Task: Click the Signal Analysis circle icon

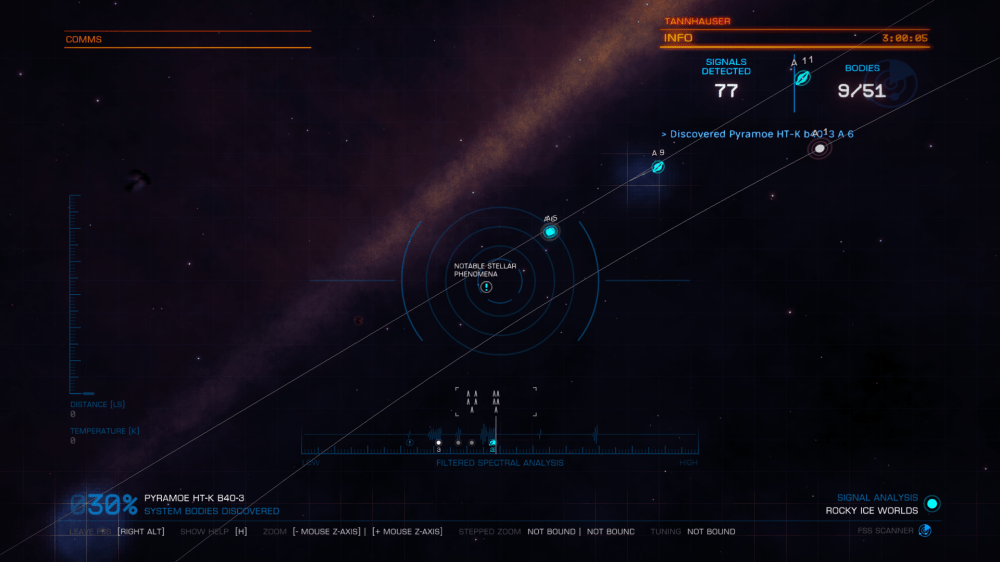Action: [x=932, y=503]
